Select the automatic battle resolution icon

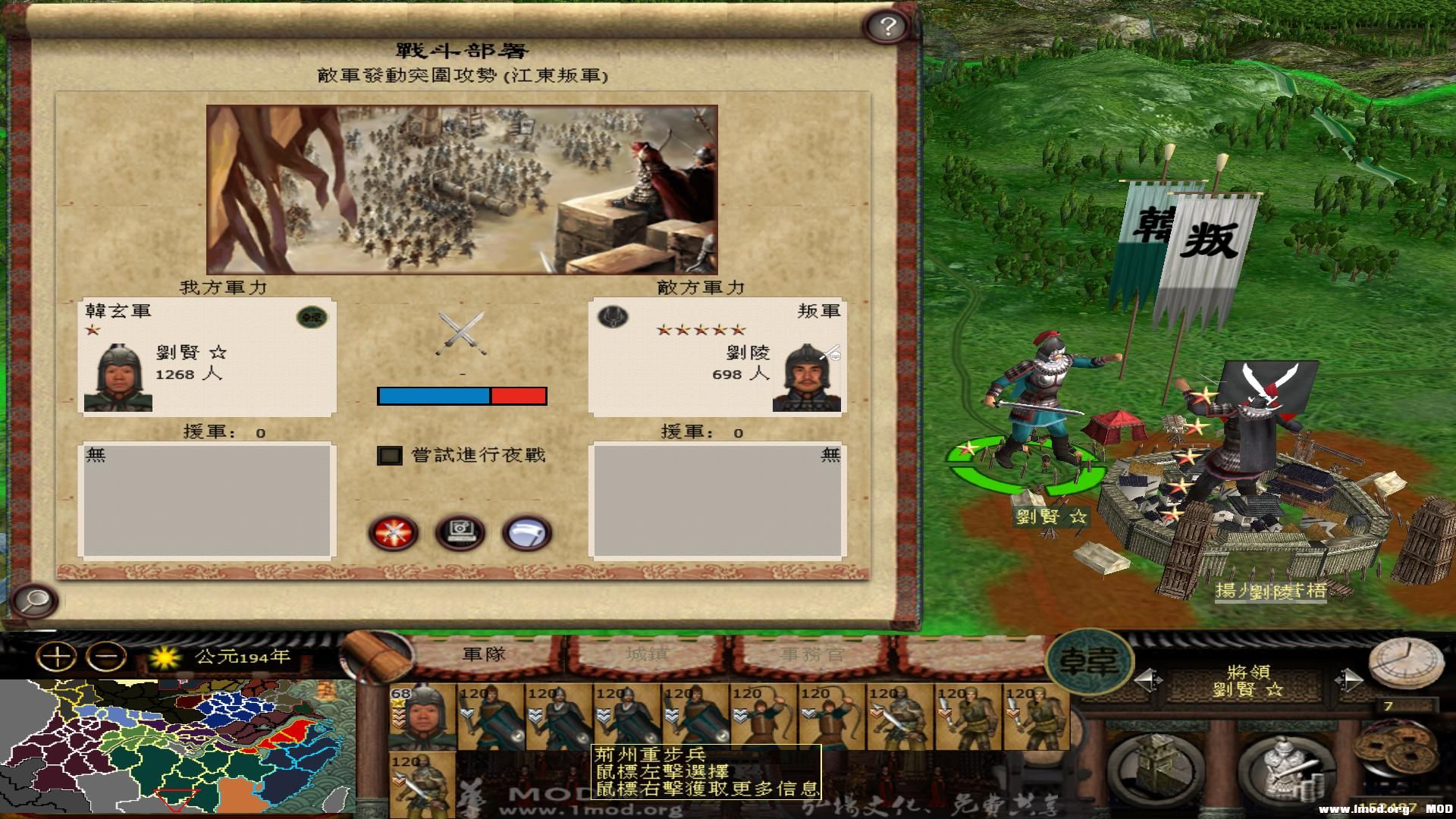[460, 533]
